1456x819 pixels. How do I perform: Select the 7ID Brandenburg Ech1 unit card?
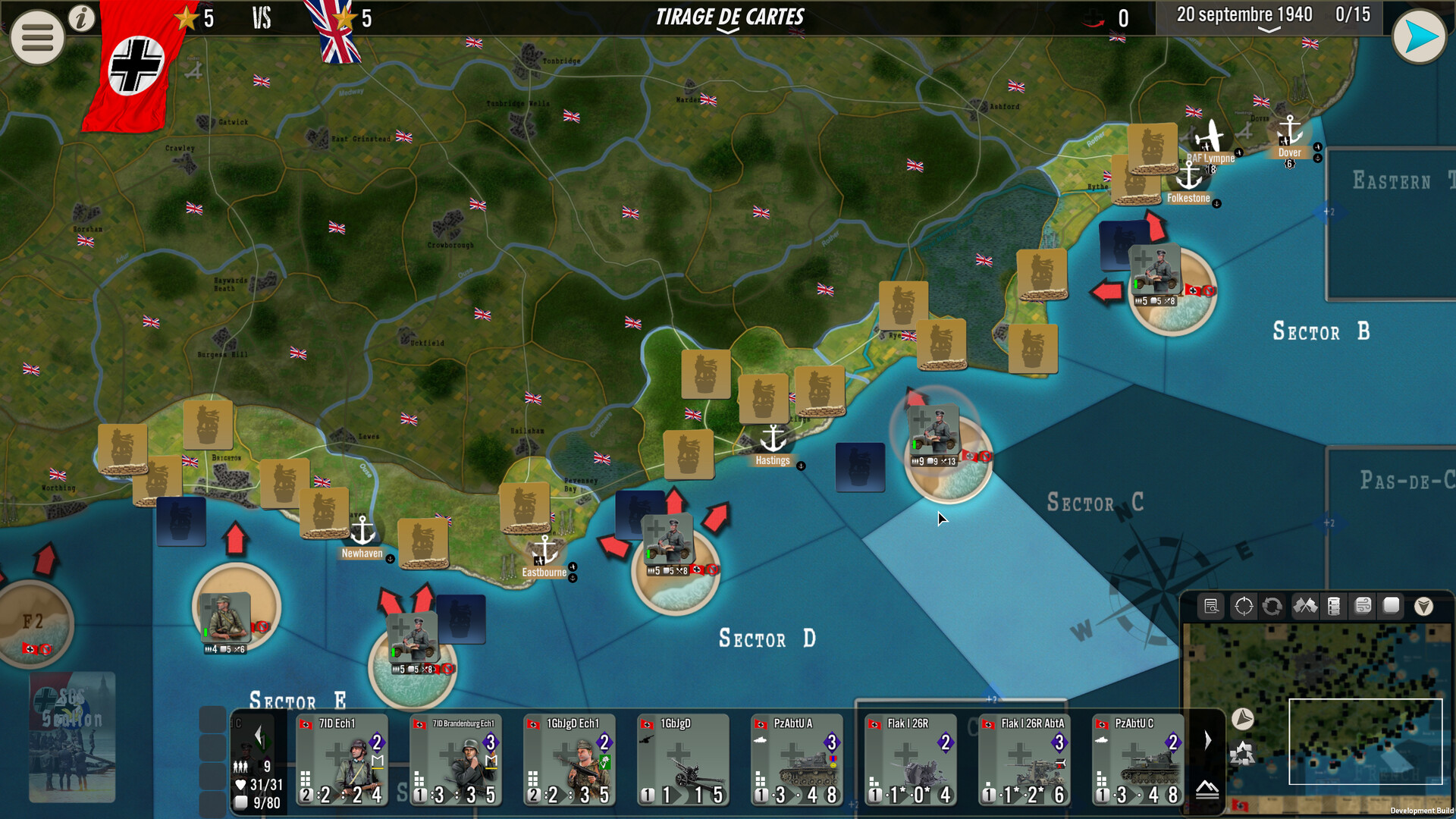click(456, 760)
